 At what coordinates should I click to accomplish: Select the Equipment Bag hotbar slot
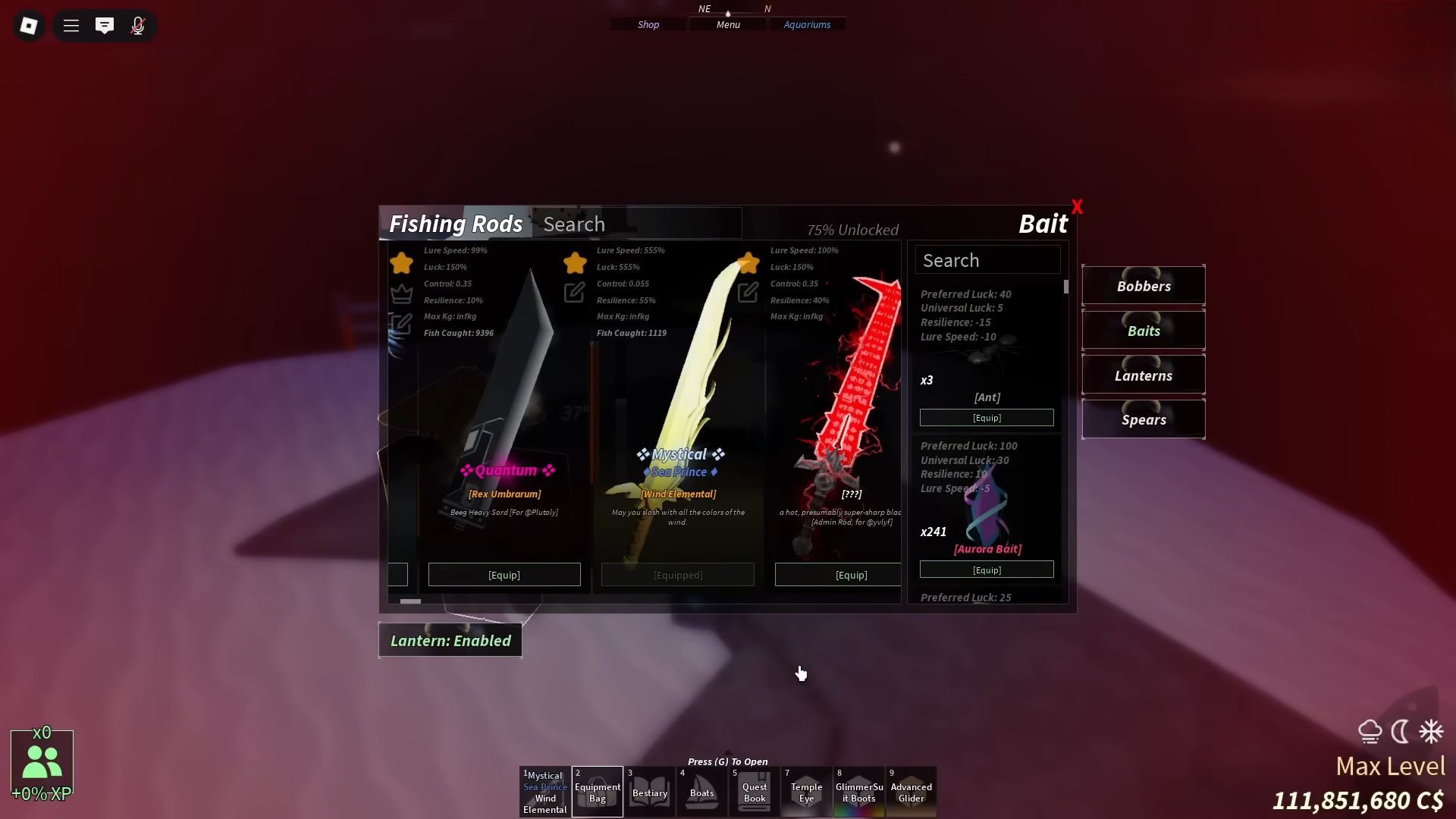(598, 792)
